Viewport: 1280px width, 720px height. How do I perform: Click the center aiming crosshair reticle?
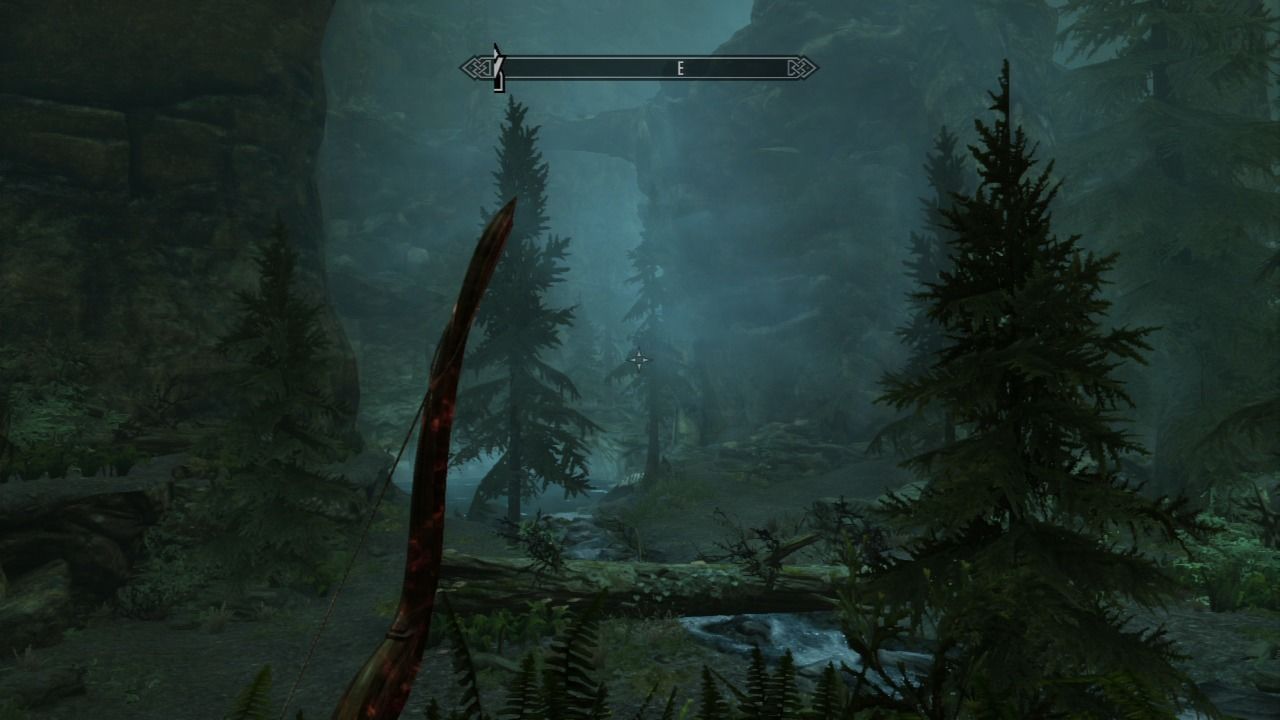tap(639, 359)
